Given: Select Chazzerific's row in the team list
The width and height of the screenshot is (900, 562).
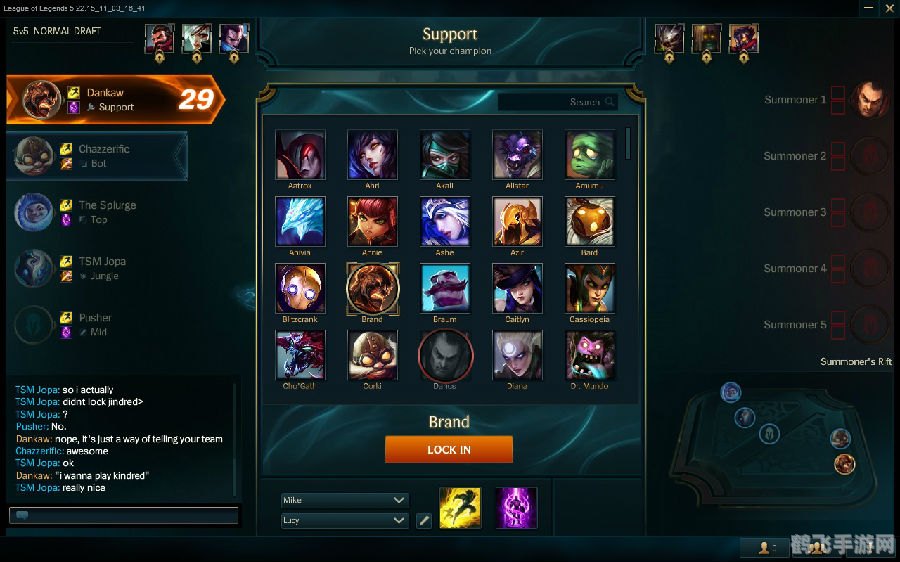Looking at the screenshot, I should coord(97,155).
